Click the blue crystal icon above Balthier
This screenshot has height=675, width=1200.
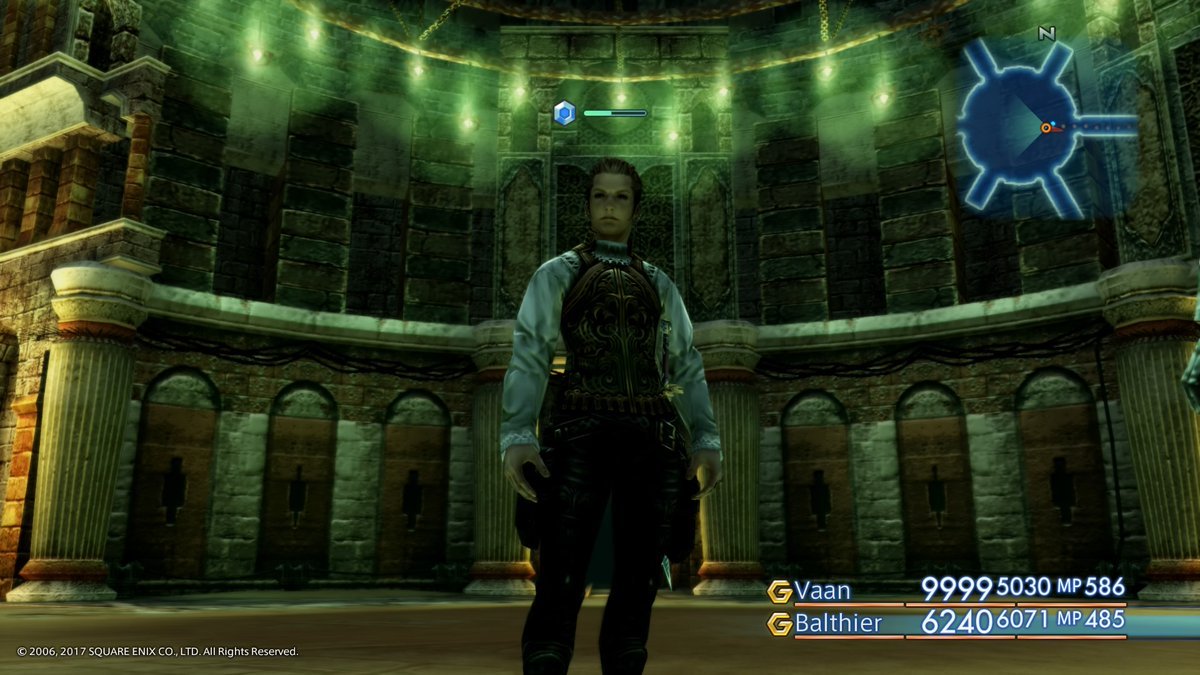(564, 113)
